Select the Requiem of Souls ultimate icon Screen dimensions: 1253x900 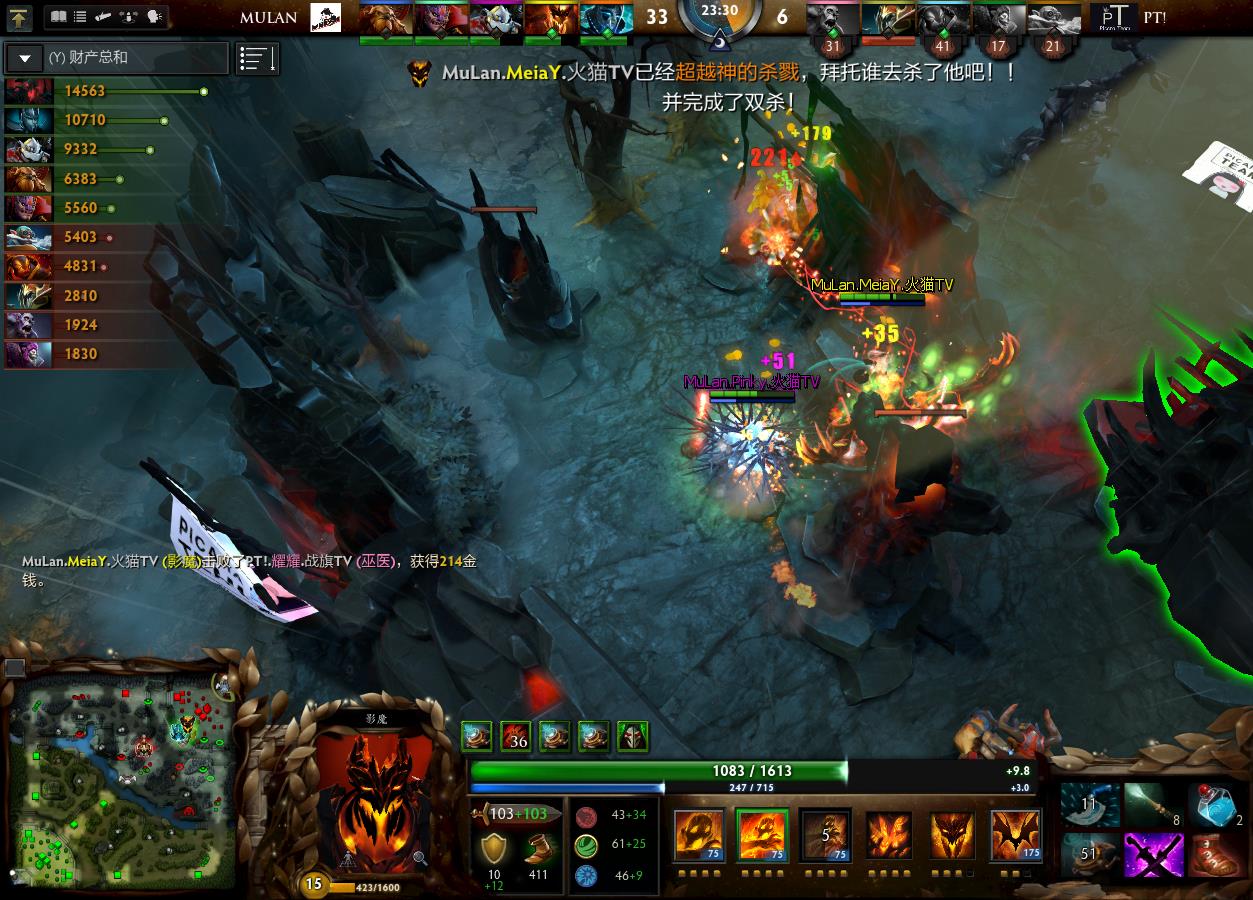click(x=1016, y=835)
